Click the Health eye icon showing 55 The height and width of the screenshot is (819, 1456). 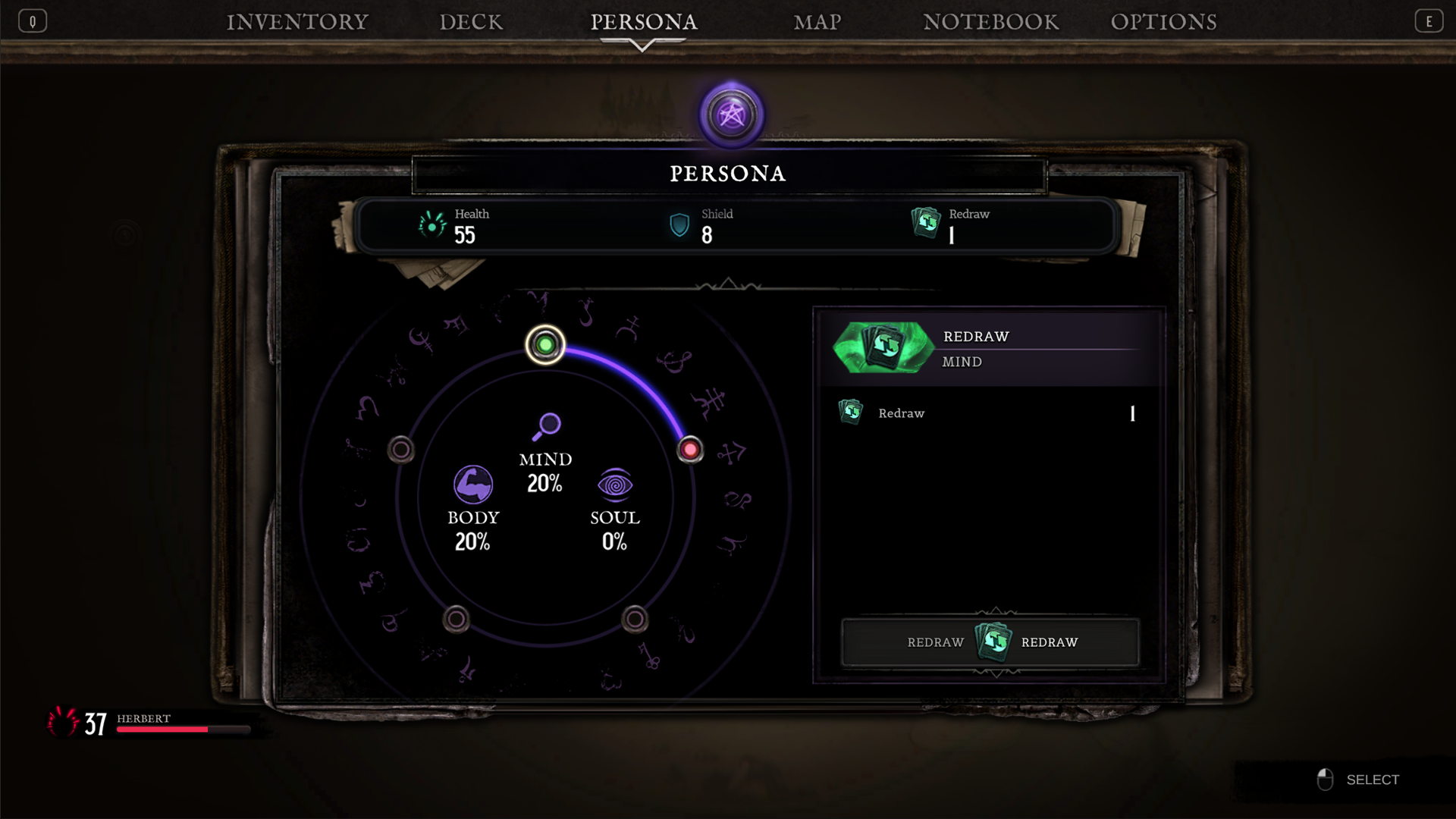coord(432,225)
